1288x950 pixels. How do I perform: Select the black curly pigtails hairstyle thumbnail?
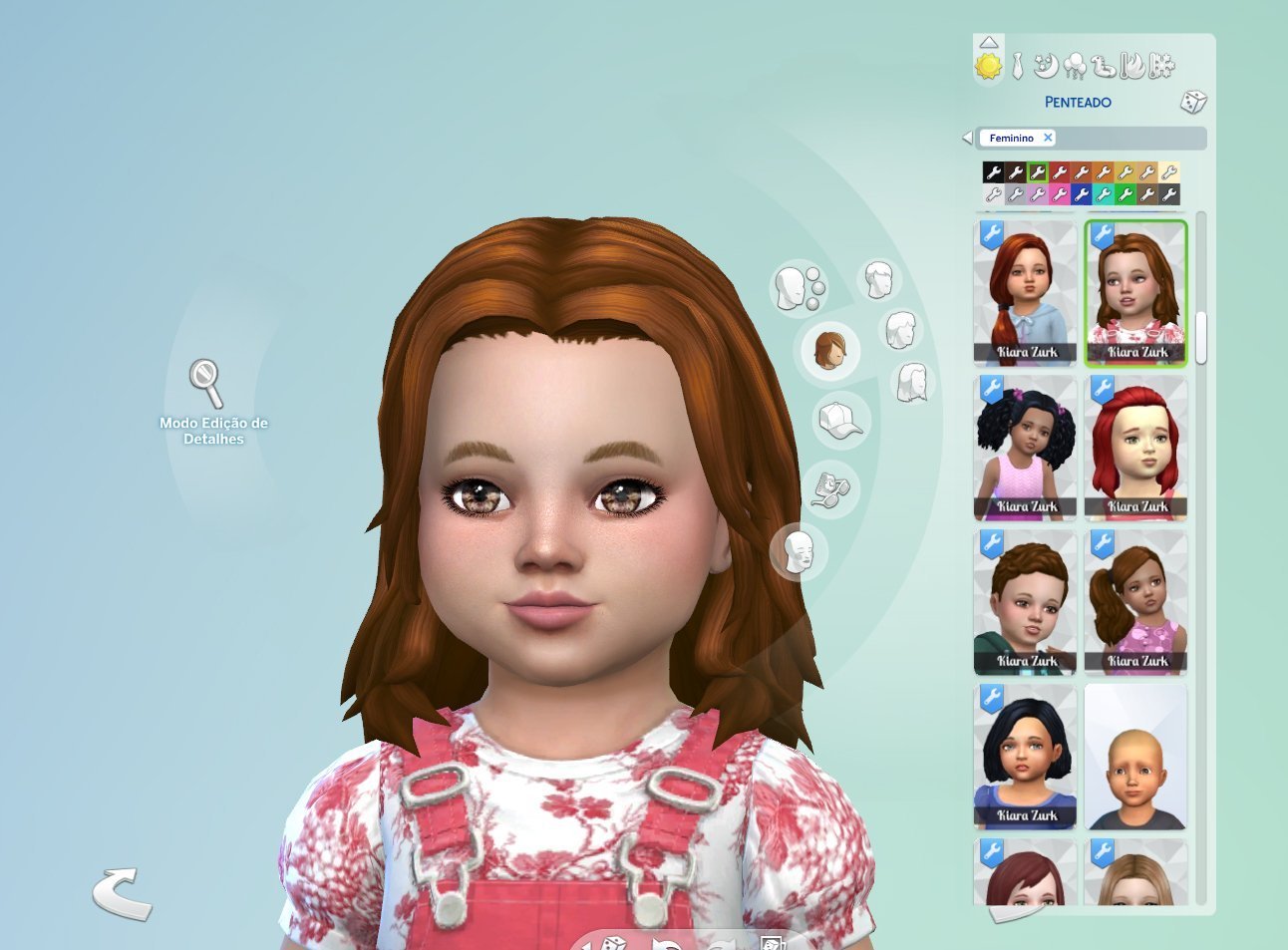tap(1025, 448)
